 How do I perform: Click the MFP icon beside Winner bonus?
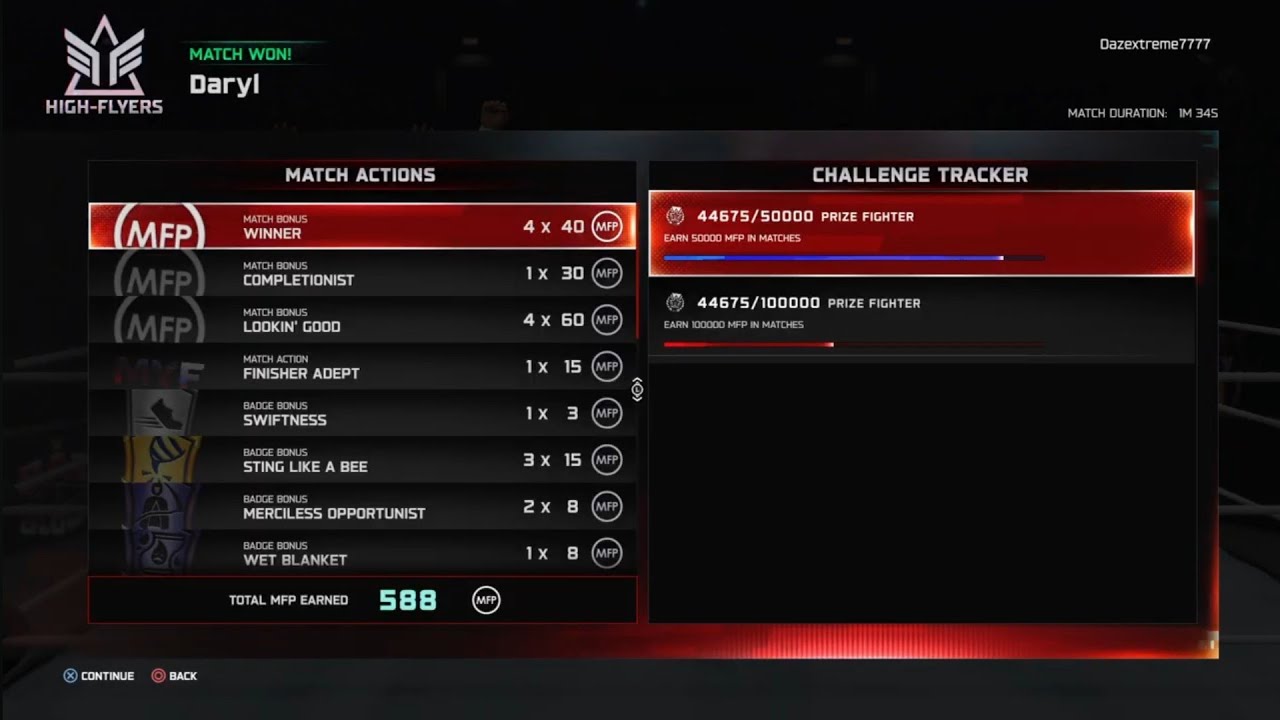coord(607,226)
